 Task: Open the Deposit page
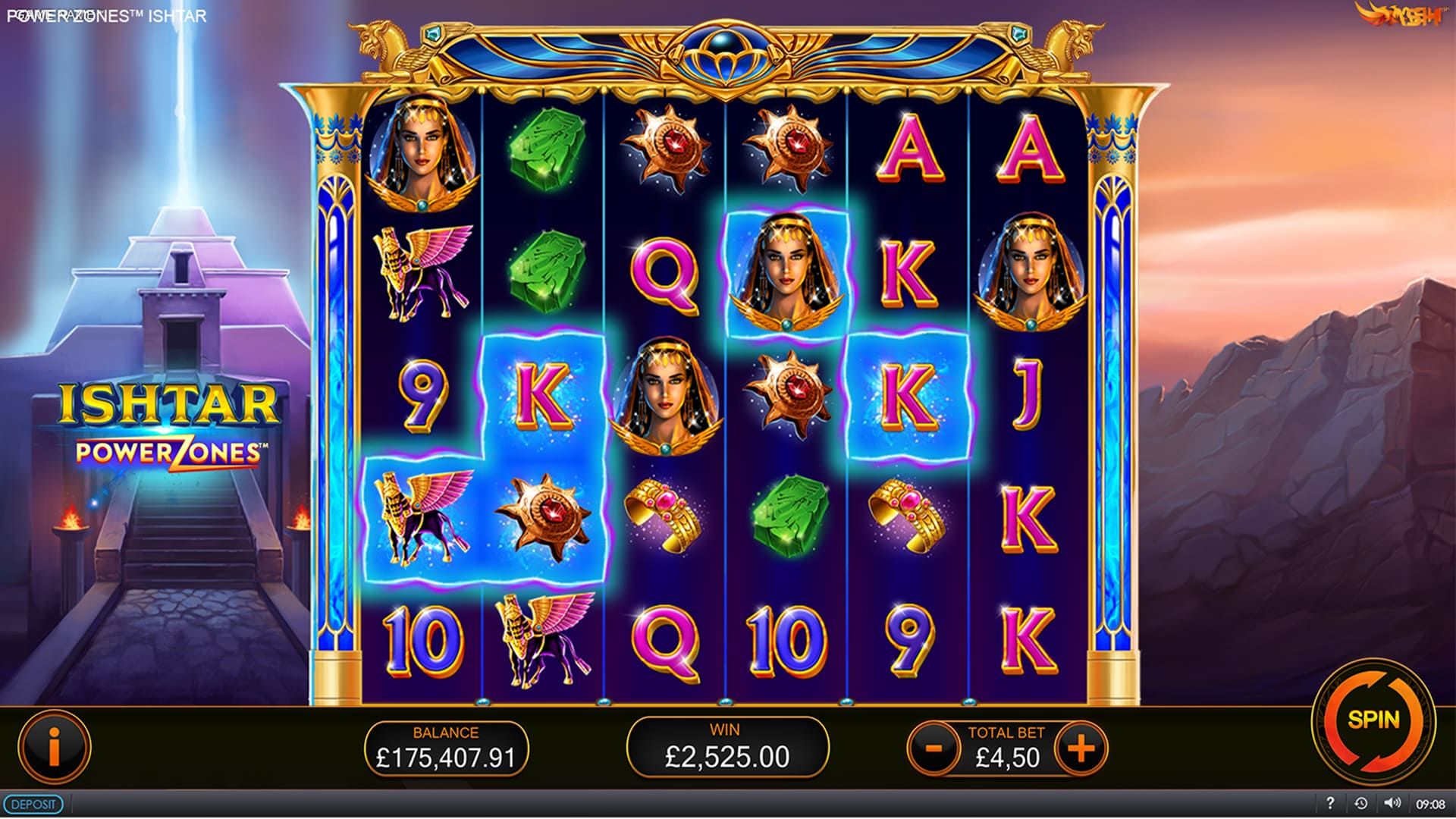tap(34, 804)
